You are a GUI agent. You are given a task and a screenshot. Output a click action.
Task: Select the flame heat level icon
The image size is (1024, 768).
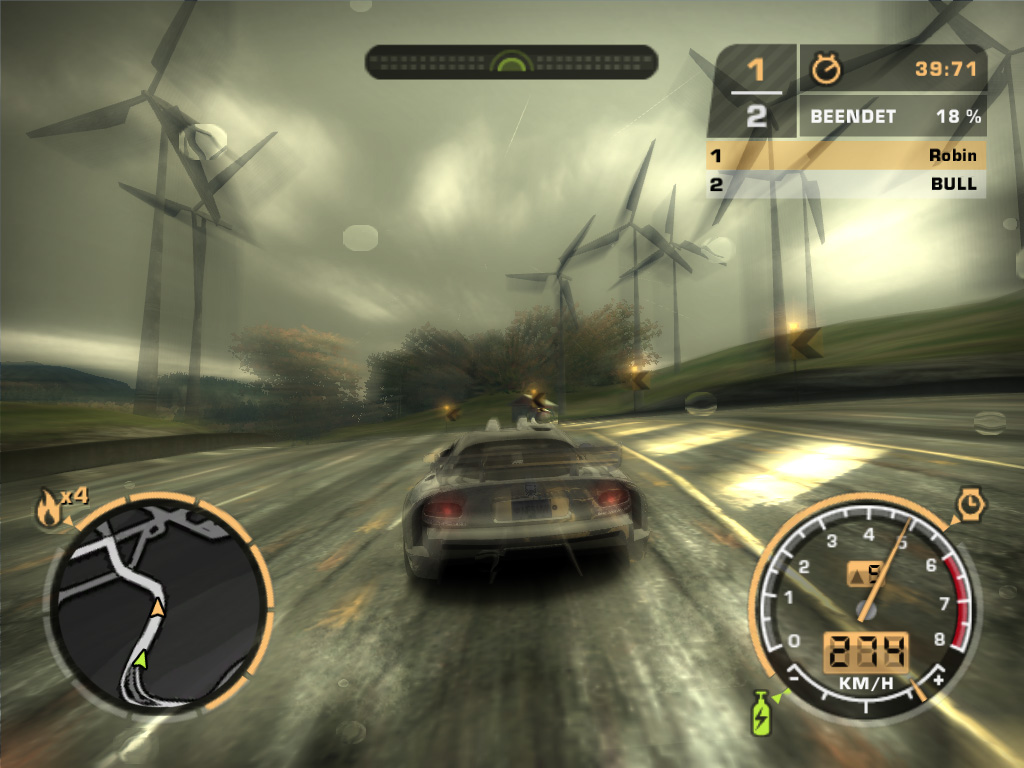(x=47, y=510)
